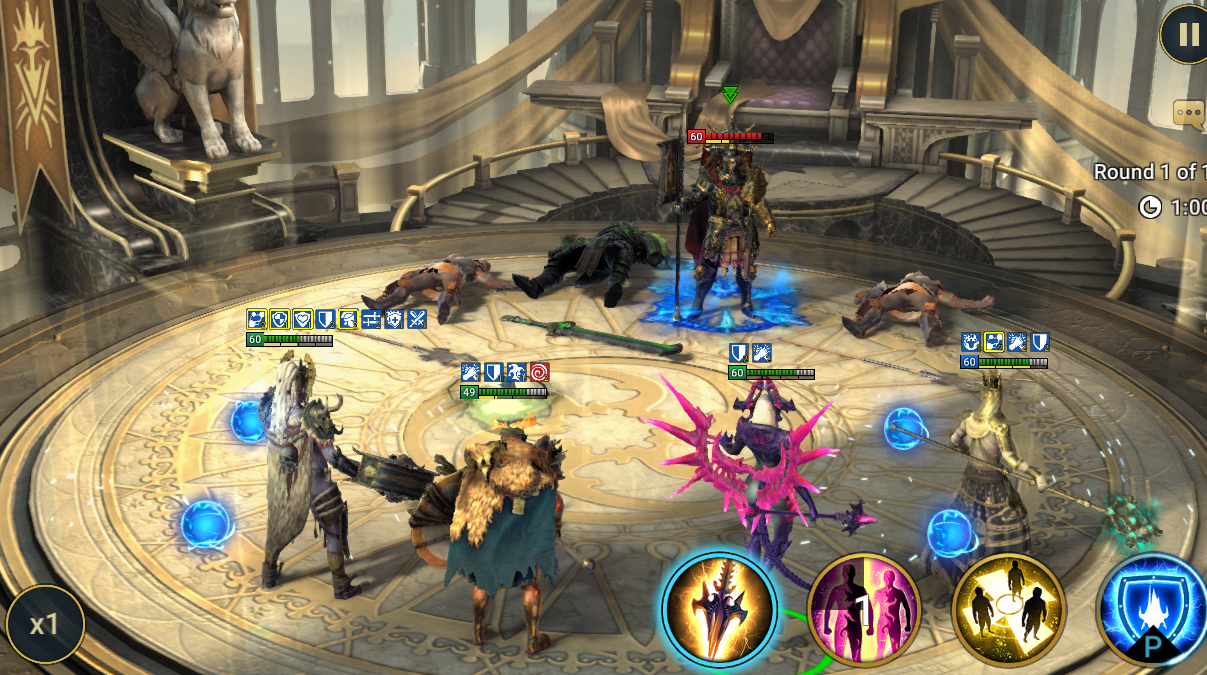Activate the pink silhouettes skill

tap(864, 609)
